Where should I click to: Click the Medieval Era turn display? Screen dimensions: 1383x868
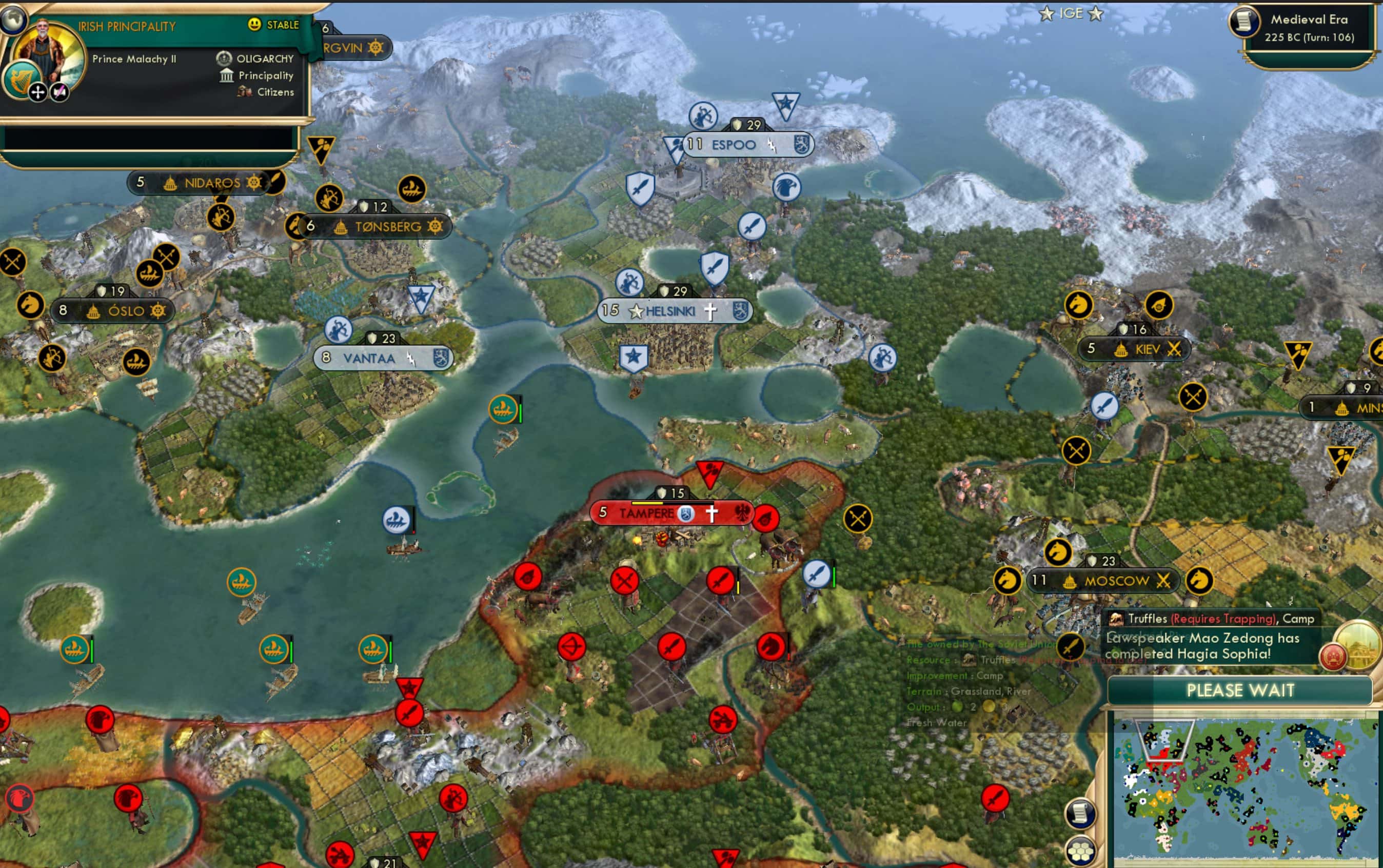point(1309,29)
